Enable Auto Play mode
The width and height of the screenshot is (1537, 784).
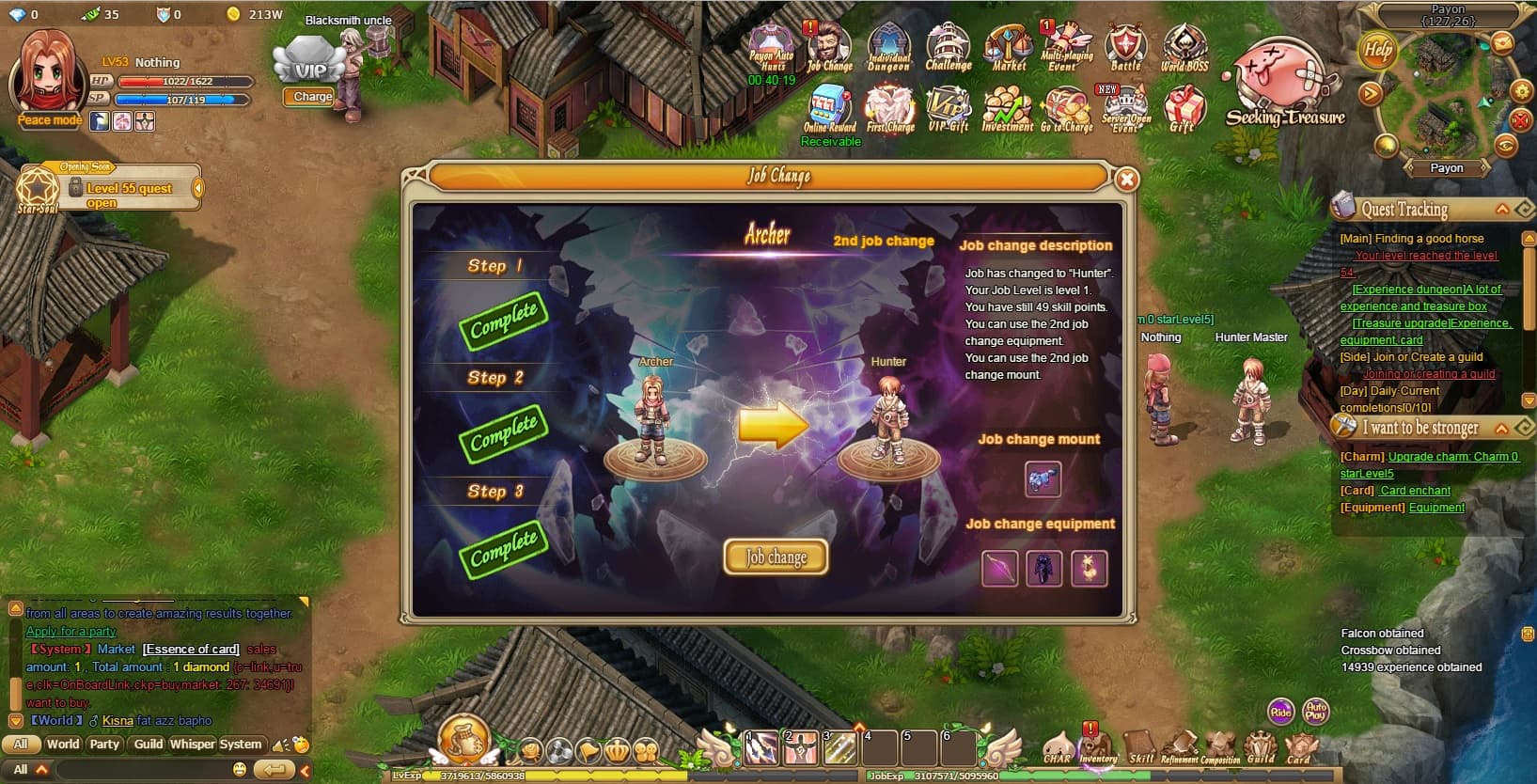pos(1315,712)
